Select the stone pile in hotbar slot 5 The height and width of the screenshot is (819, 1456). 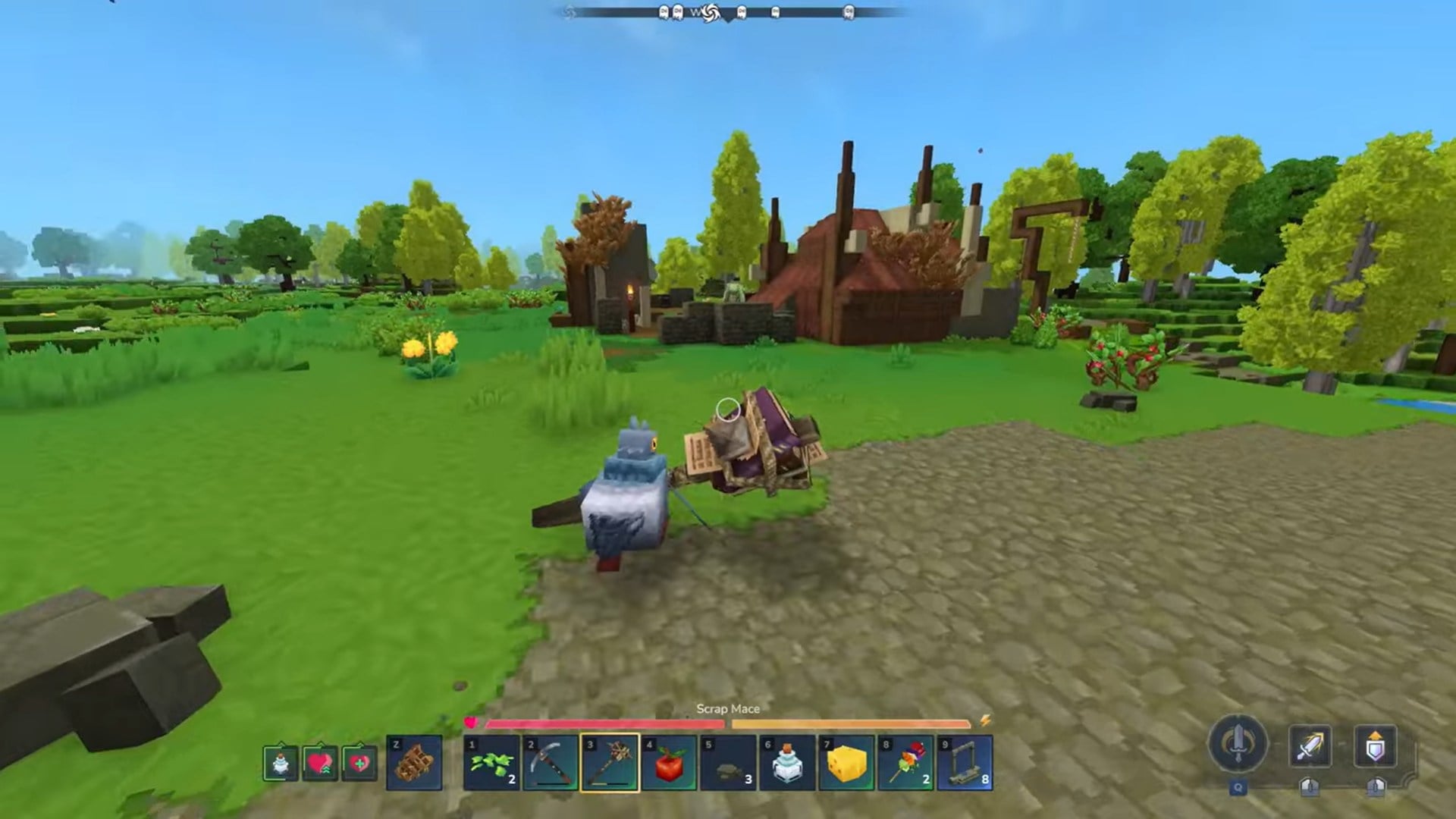coord(727,764)
